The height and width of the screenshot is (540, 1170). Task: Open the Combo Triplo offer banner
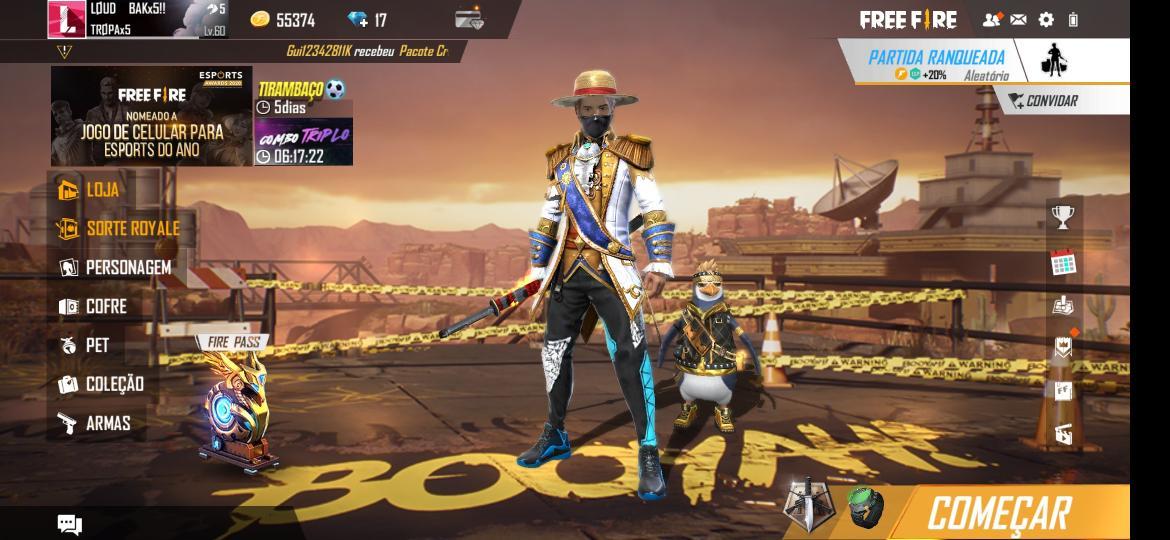[x=303, y=143]
